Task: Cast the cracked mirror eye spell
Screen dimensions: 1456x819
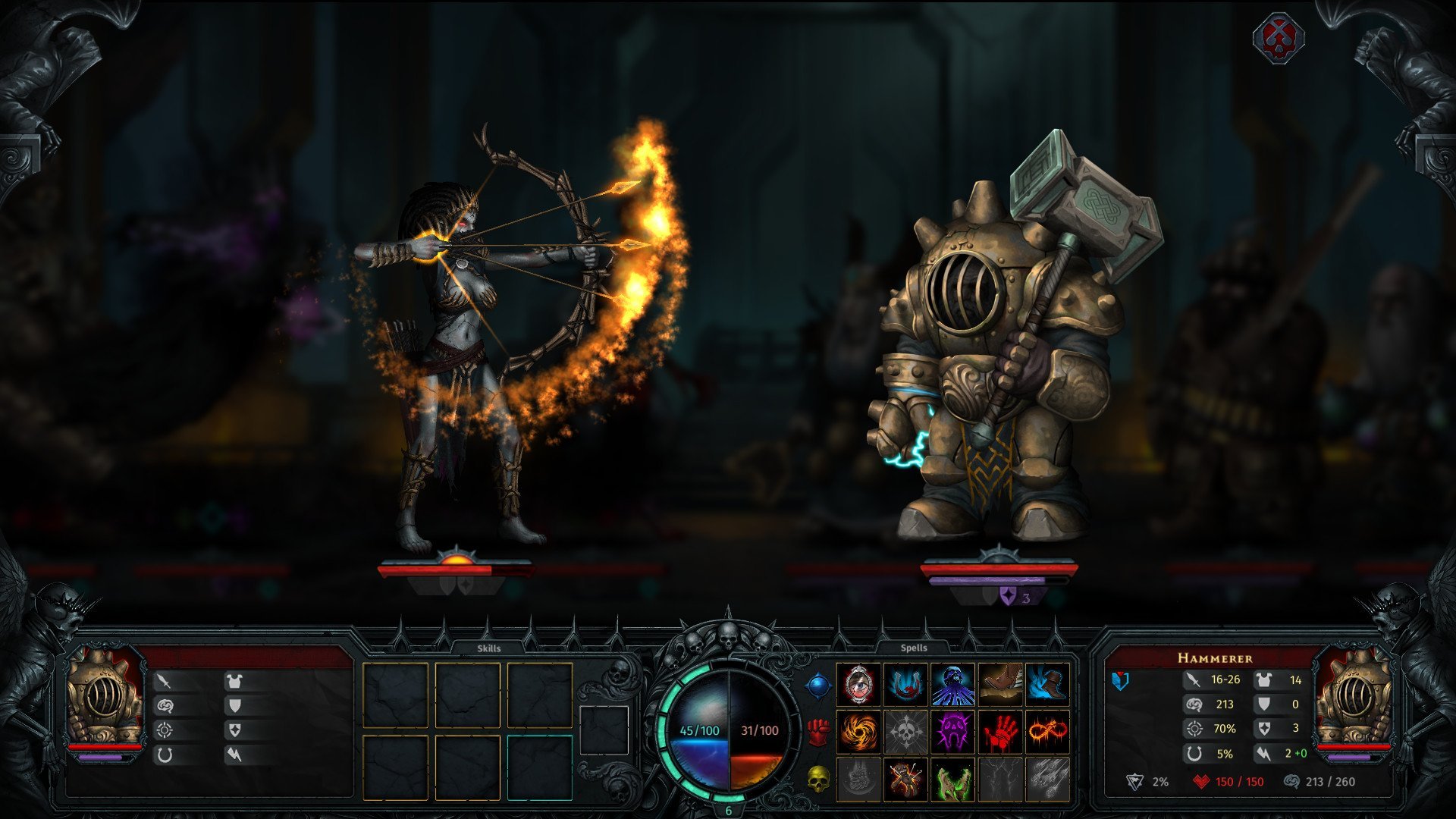Action: click(858, 685)
